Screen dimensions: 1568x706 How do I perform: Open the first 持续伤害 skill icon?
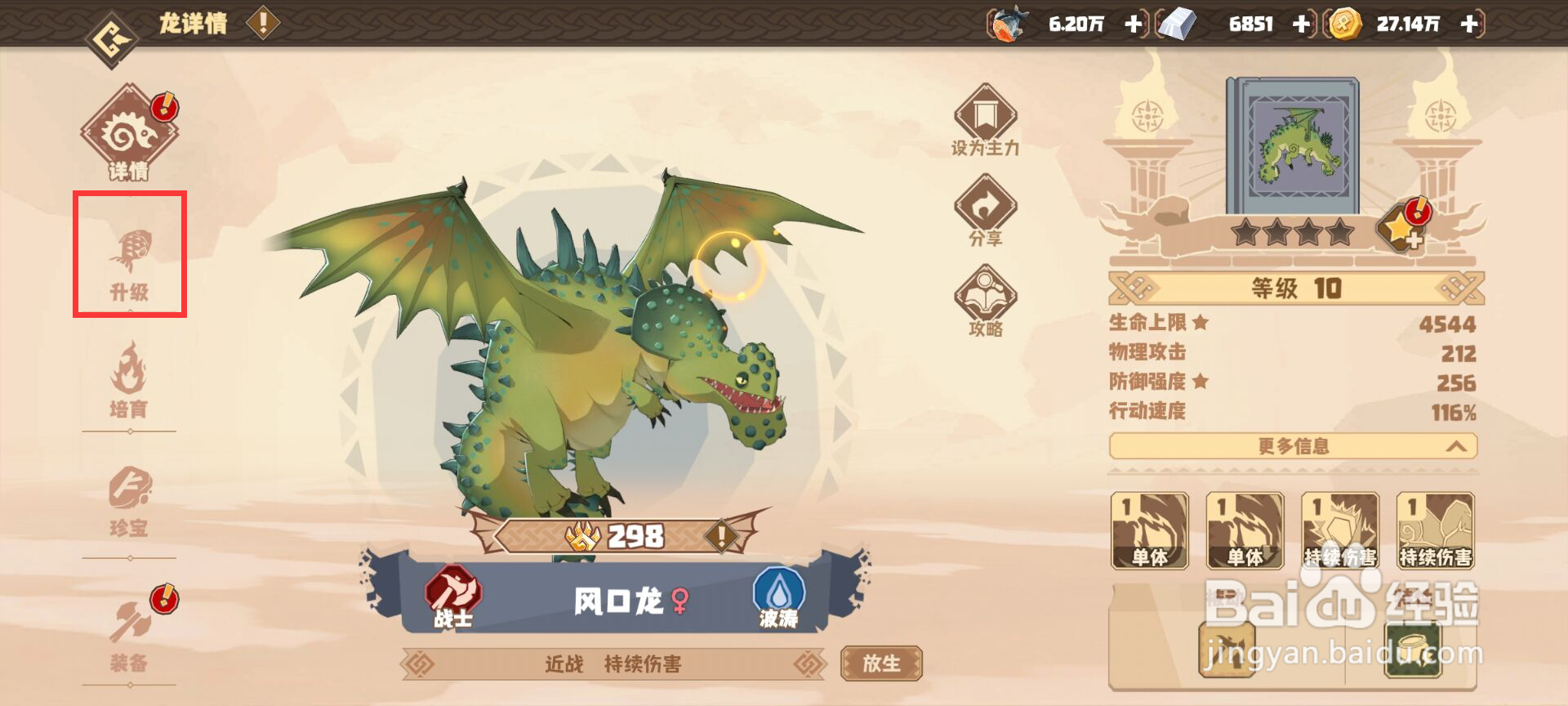[x=1339, y=531]
